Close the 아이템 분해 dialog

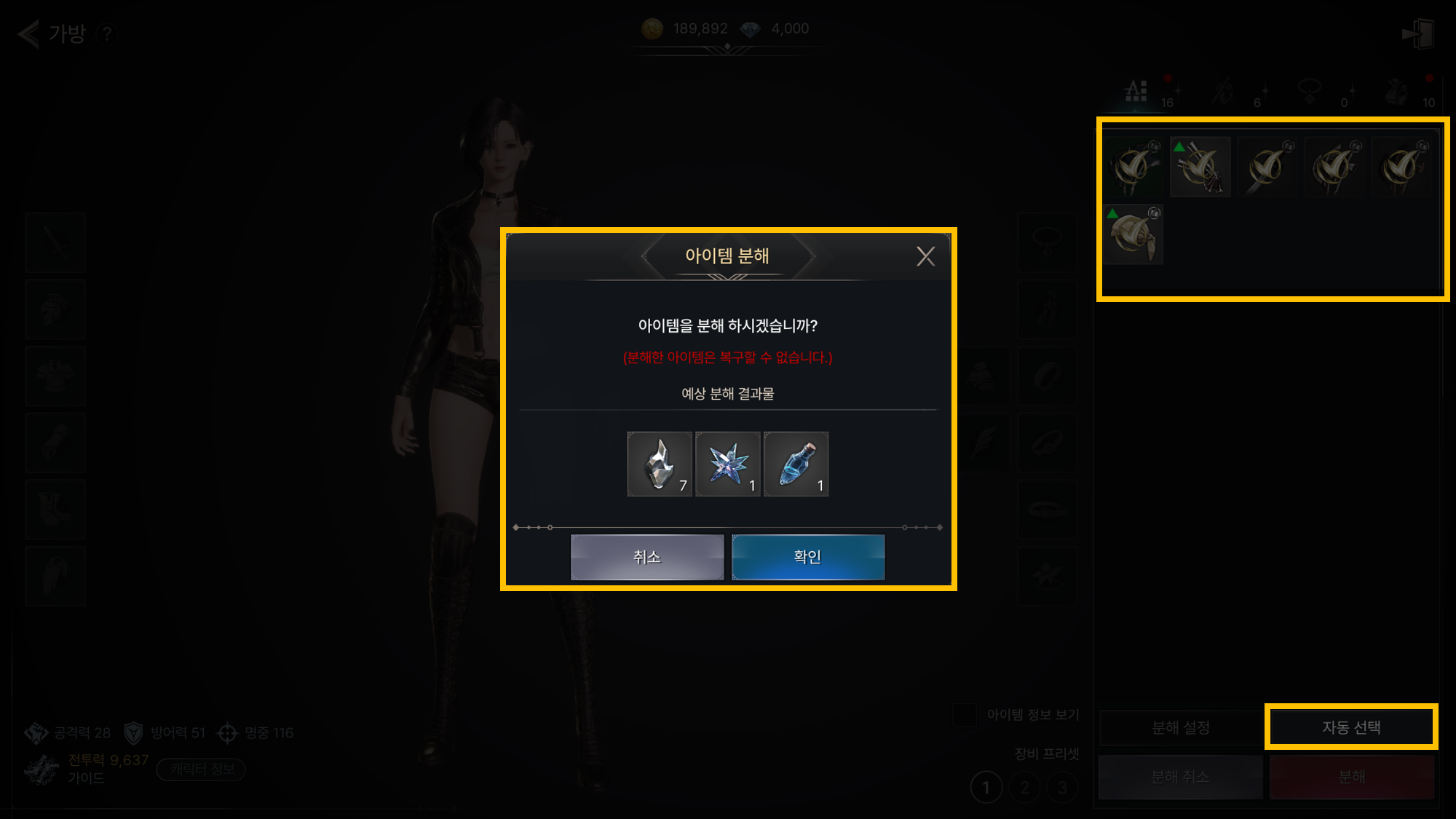tap(925, 256)
